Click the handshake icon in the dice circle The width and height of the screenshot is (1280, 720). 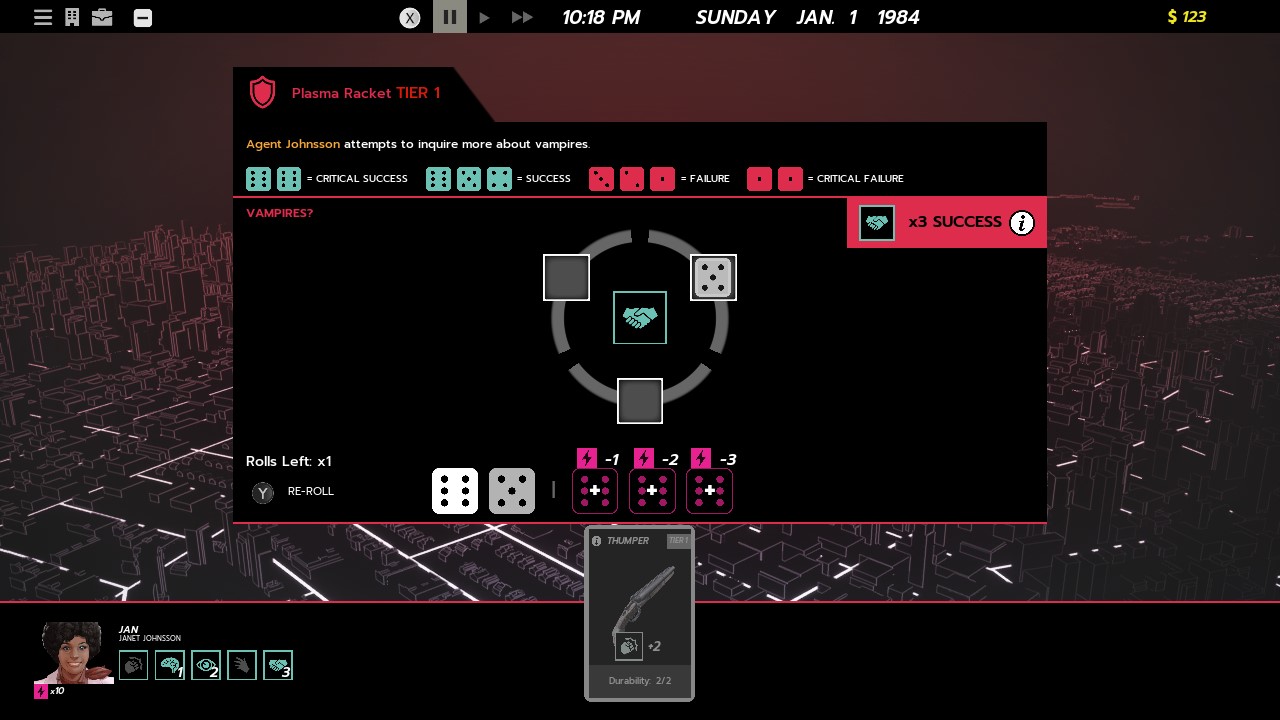[639, 317]
